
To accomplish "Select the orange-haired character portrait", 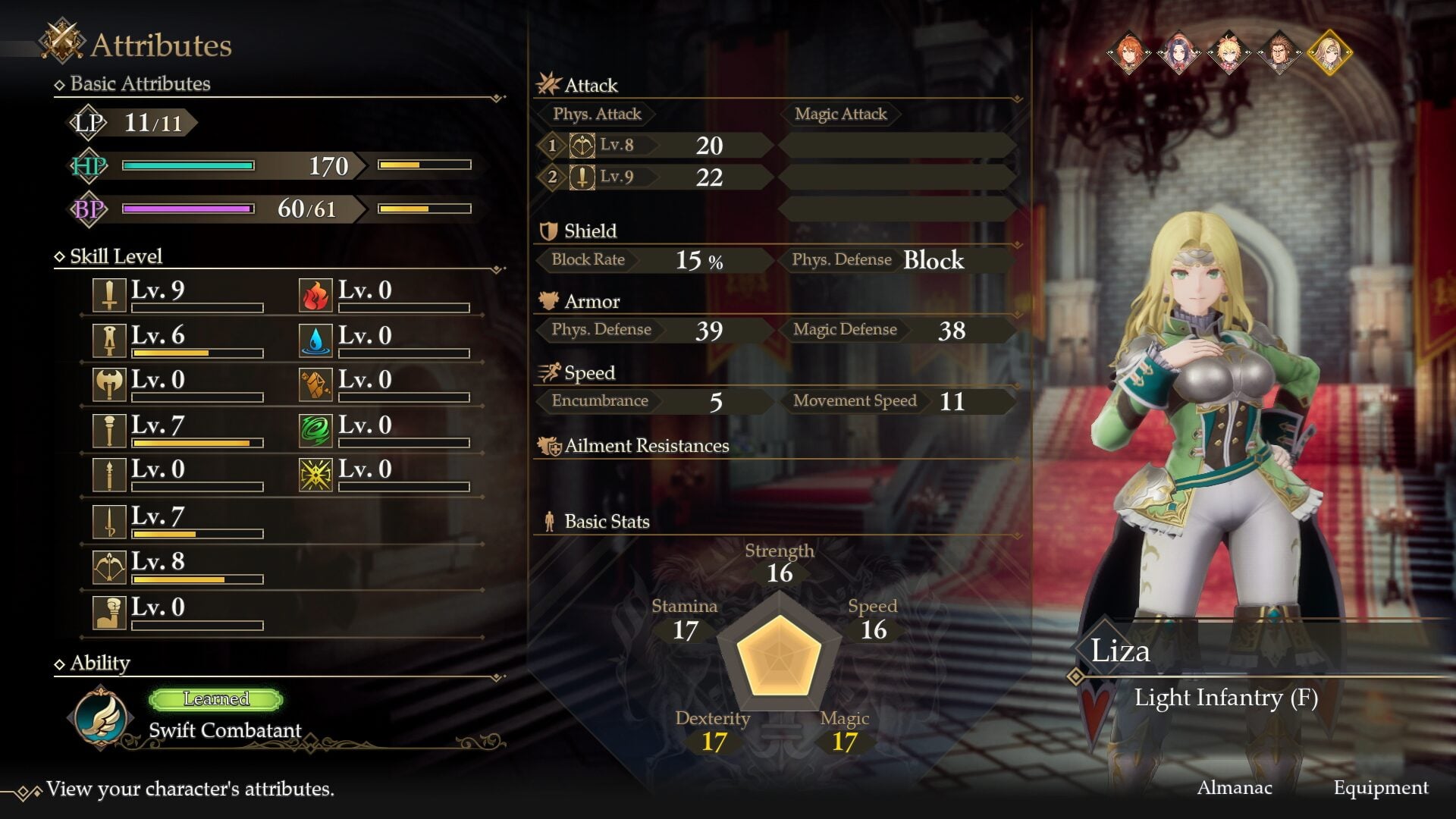I will 1128,52.
